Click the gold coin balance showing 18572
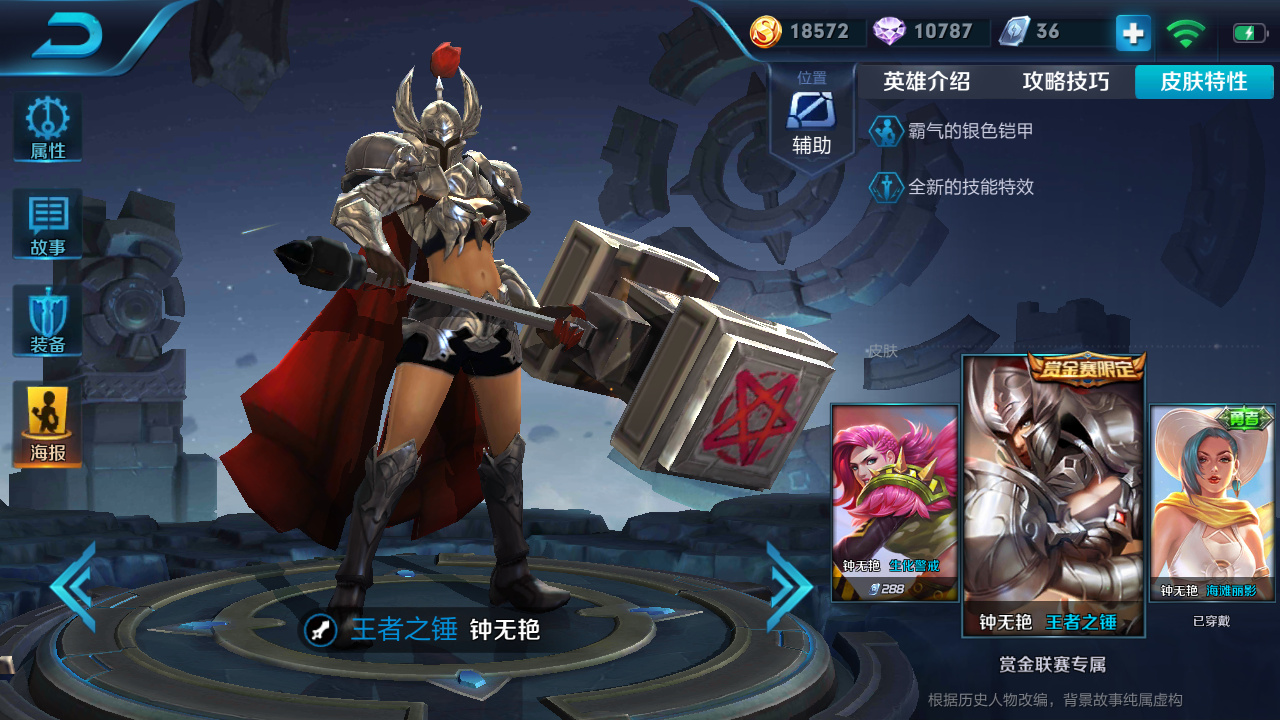This screenshot has width=1280, height=720. tap(800, 31)
